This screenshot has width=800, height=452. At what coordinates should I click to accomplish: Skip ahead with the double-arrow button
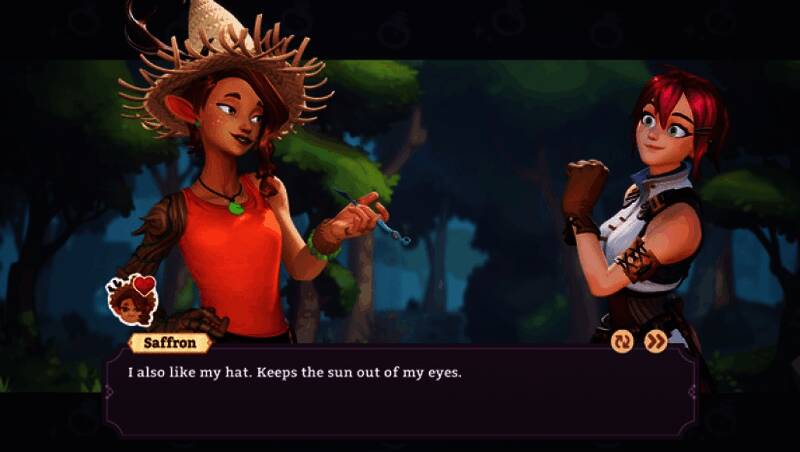pyautogui.click(x=655, y=342)
